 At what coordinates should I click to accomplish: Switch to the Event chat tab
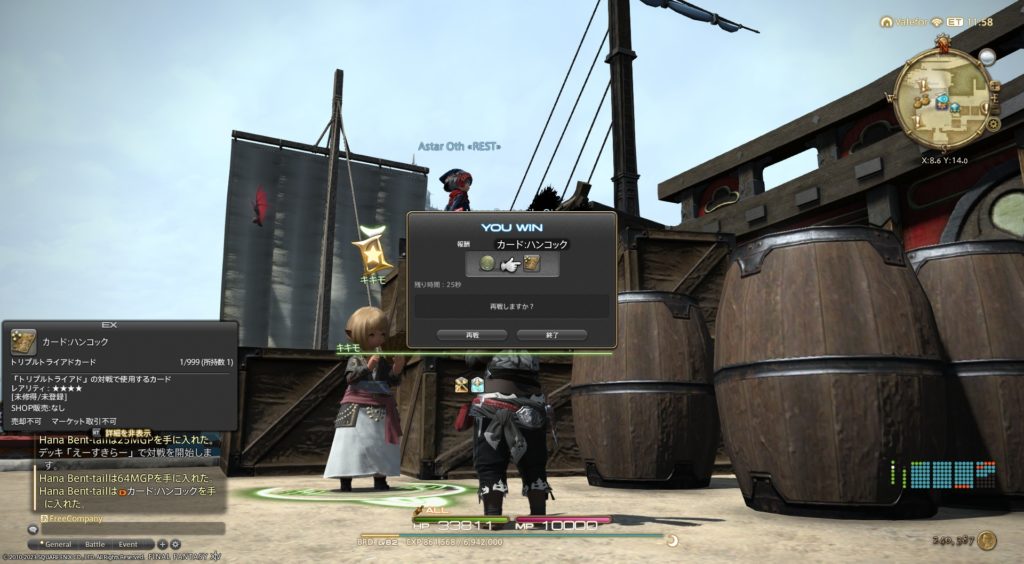[128, 544]
